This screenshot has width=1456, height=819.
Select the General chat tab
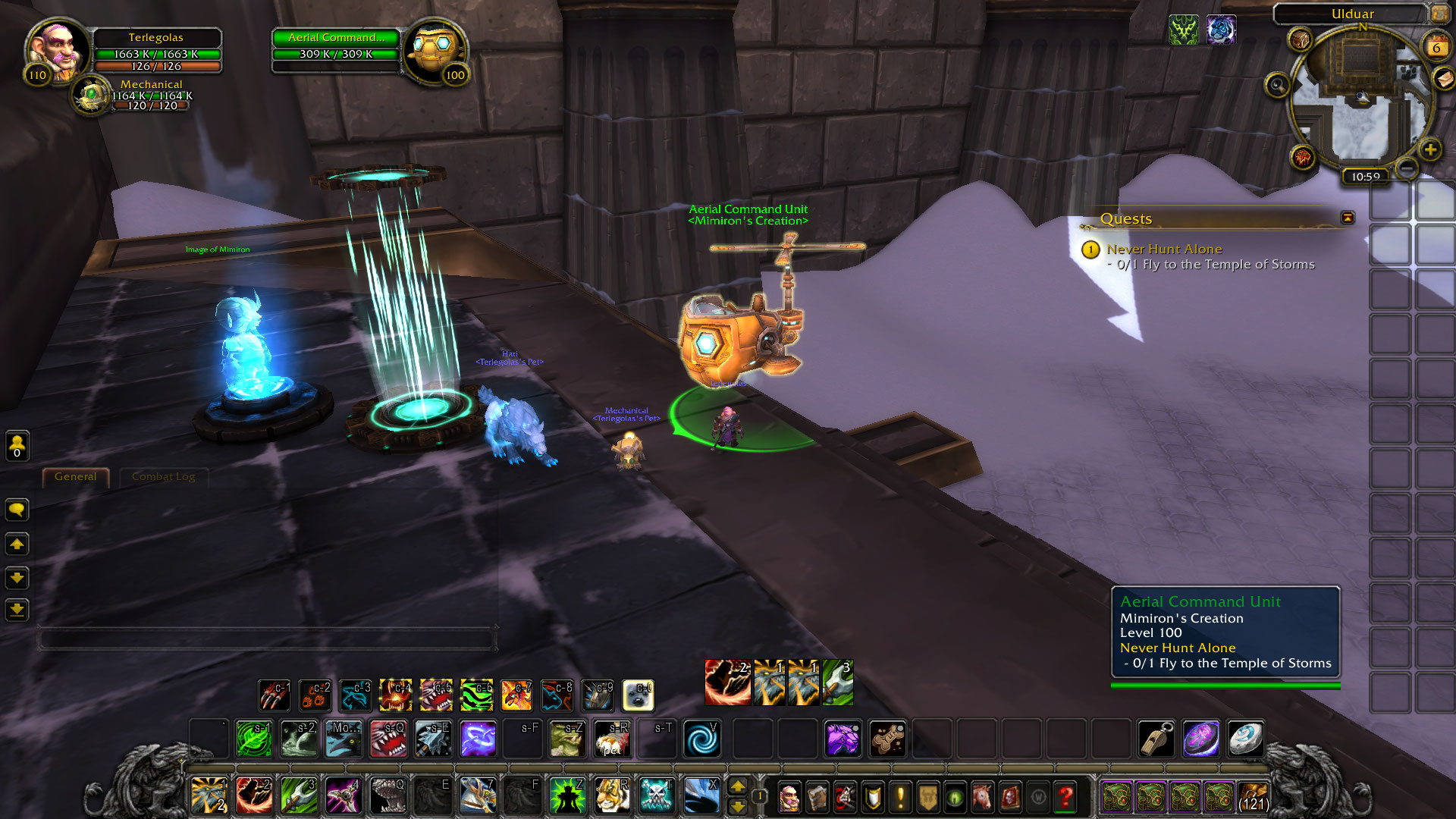(x=76, y=477)
